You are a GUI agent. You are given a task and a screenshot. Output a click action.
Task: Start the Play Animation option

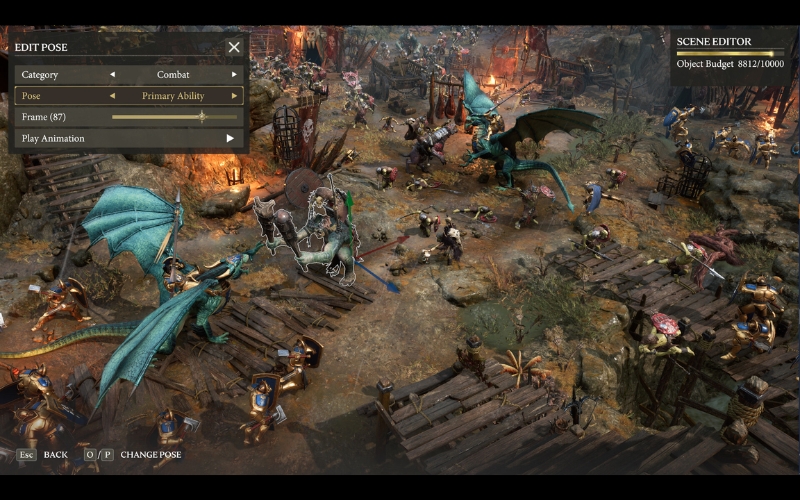tap(230, 138)
